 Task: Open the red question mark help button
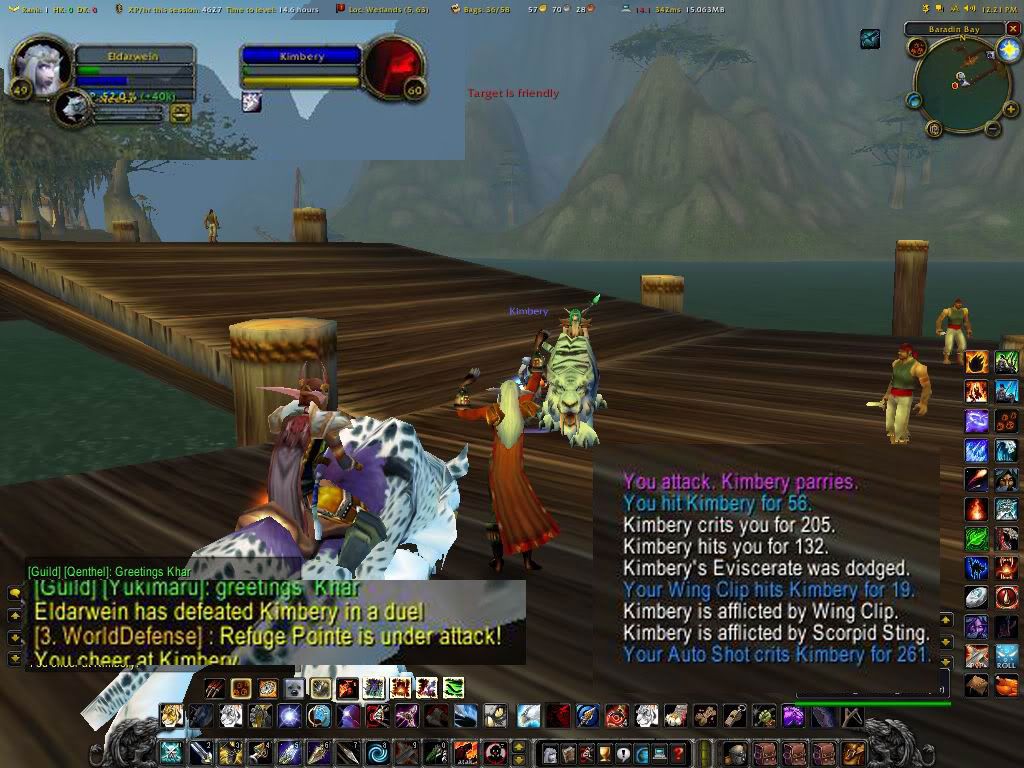coord(678,753)
